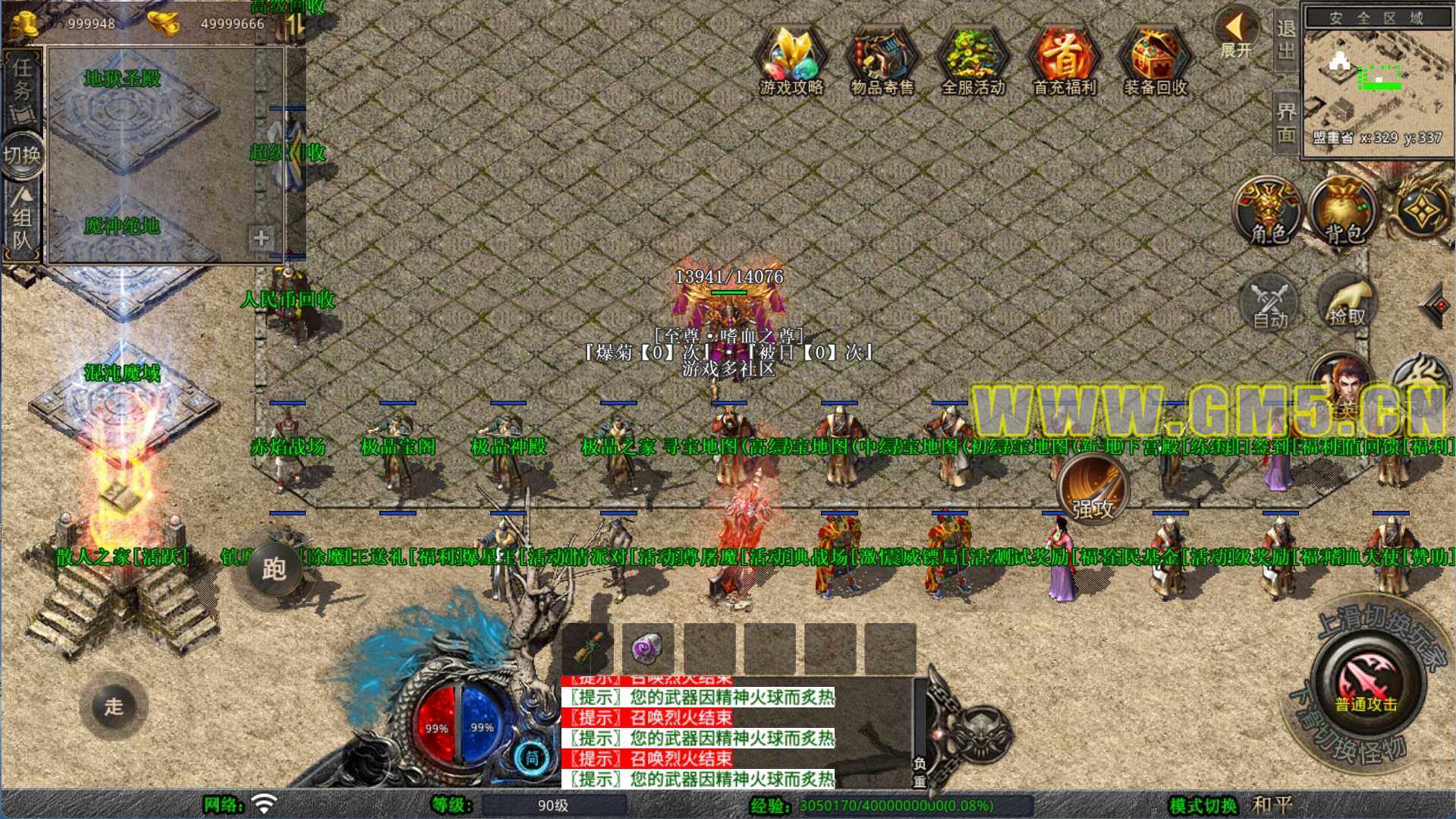Click the 界面 interface button
Image resolution: width=1456 pixels, height=819 pixels.
click(x=1285, y=122)
